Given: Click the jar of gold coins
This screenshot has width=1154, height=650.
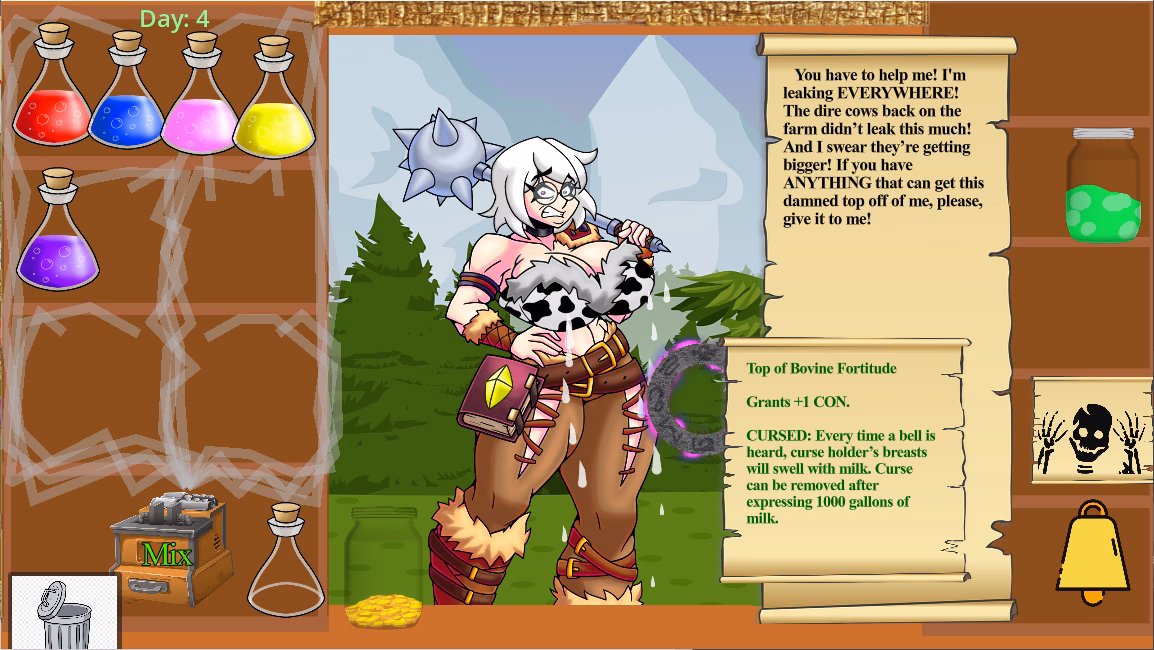Looking at the screenshot, I should coord(383,568).
